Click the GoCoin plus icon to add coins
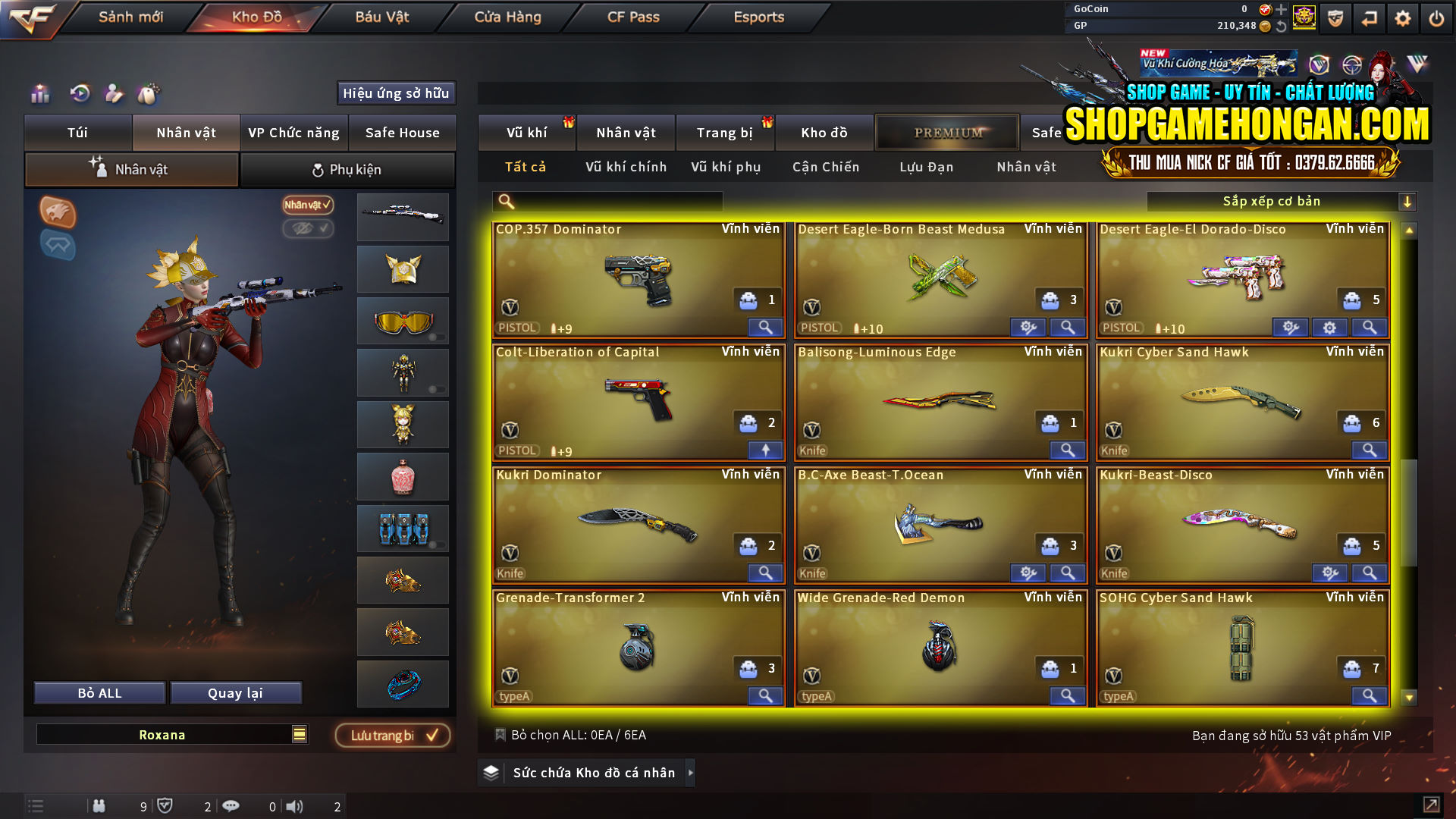Viewport: 1456px width, 819px height. (x=1281, y=11)
